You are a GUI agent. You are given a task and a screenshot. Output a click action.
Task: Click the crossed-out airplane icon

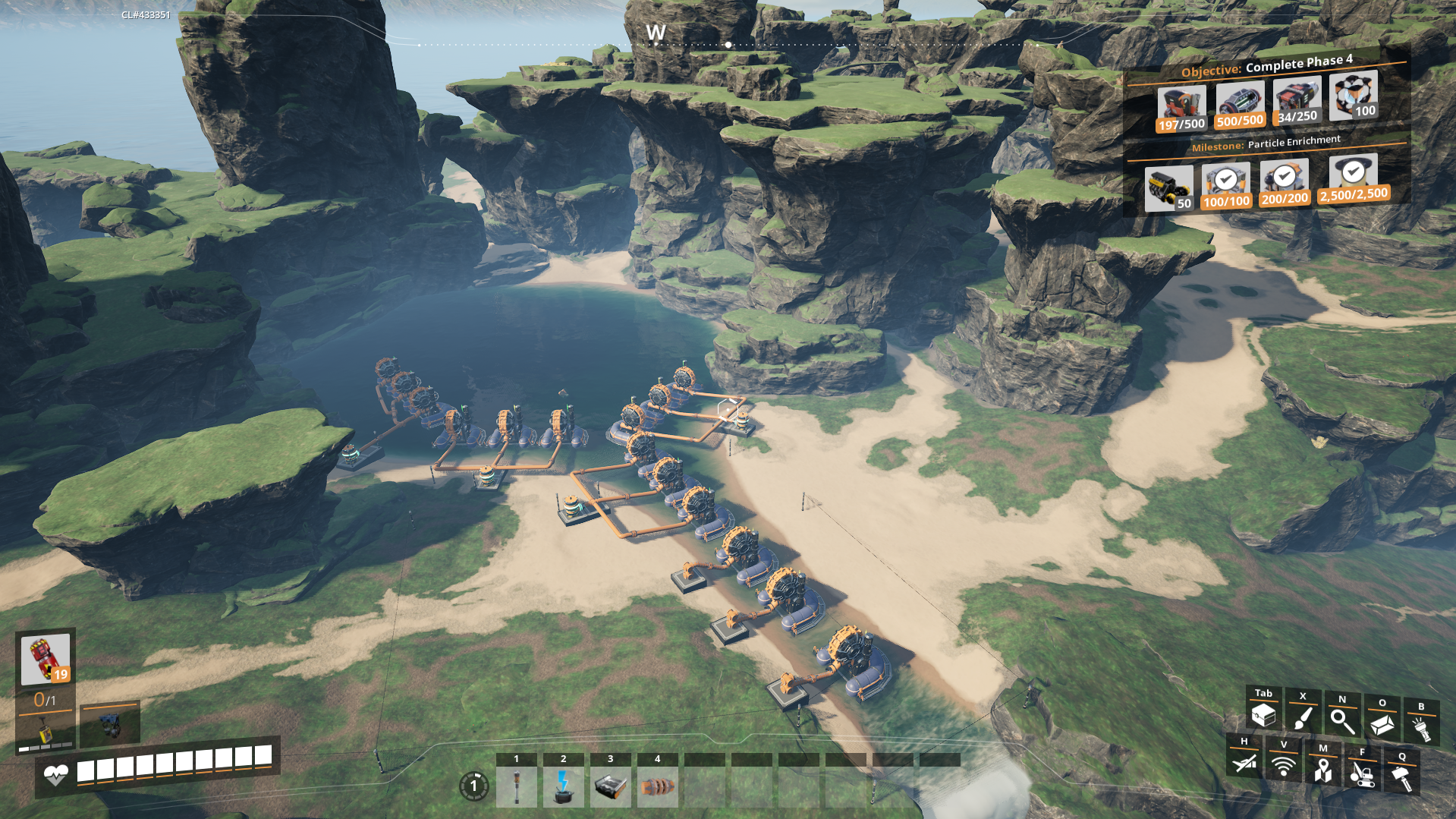[x=1244, y=762]
